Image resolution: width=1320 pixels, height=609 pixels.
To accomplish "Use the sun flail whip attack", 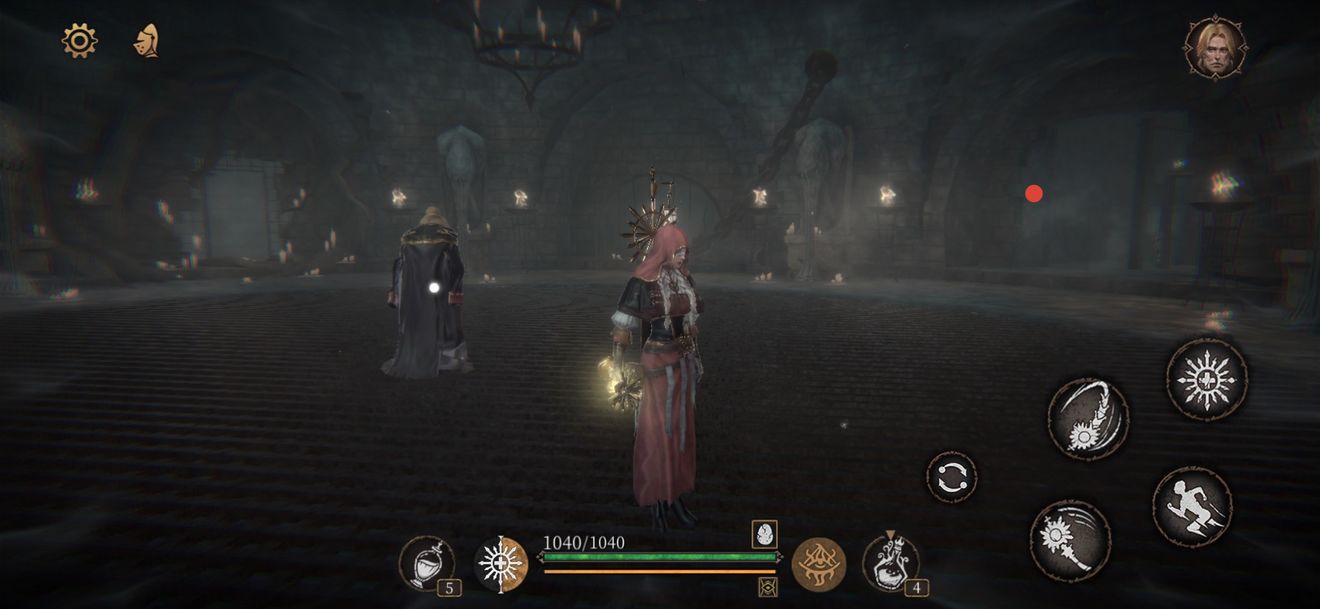I will [1088, 418].
